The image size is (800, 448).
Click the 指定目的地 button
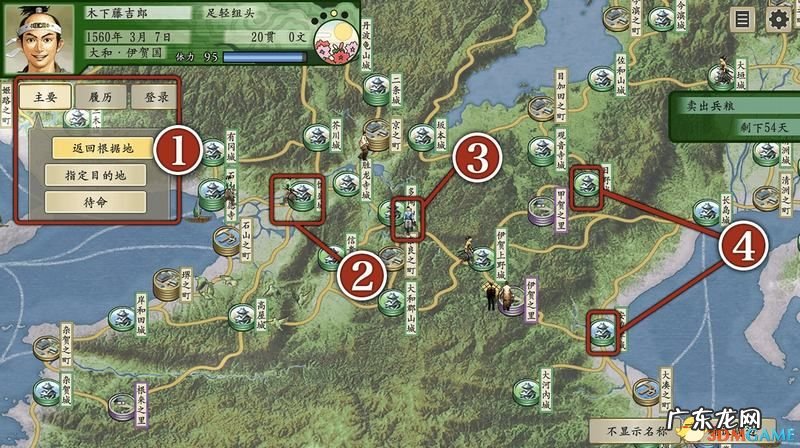tap(96, 175)
